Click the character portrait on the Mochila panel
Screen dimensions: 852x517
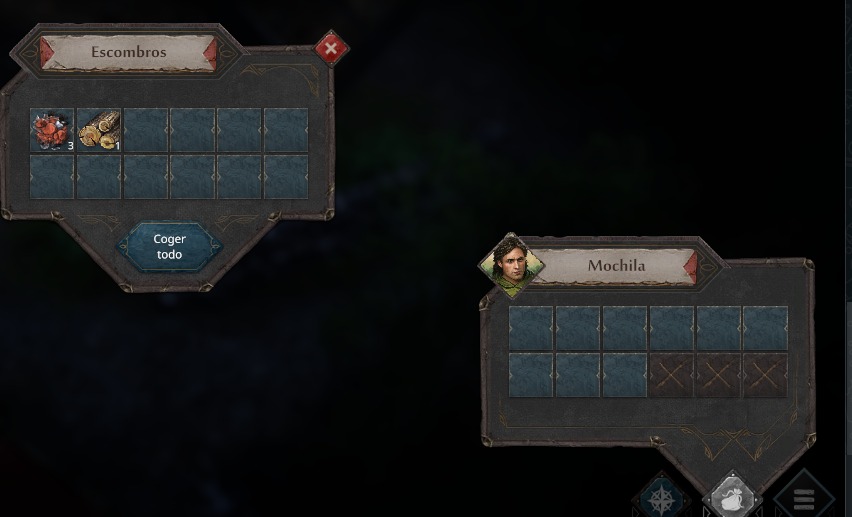pyautogui.click(x=511, y=265)
